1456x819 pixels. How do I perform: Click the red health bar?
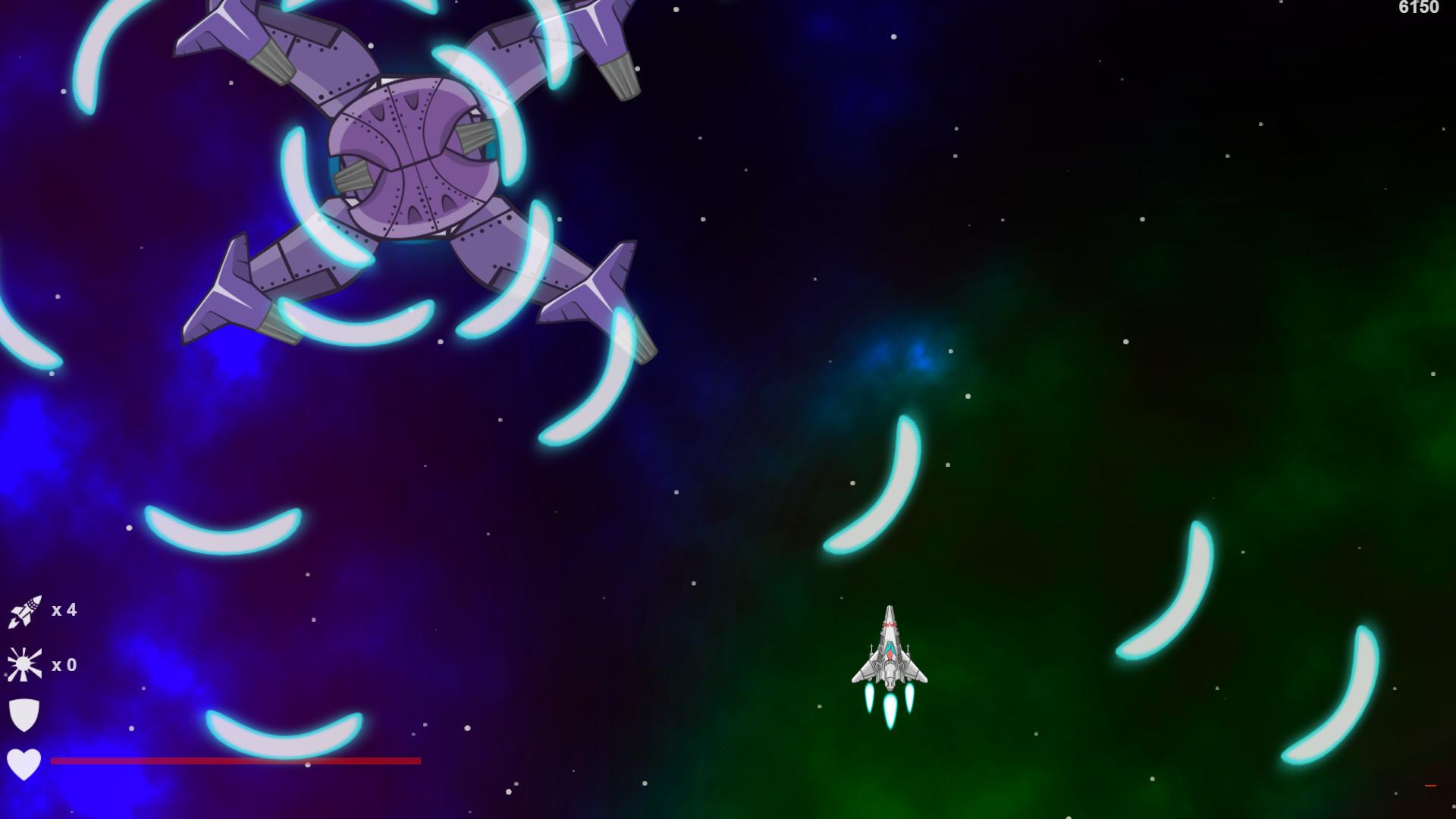[x=235, y=759]
